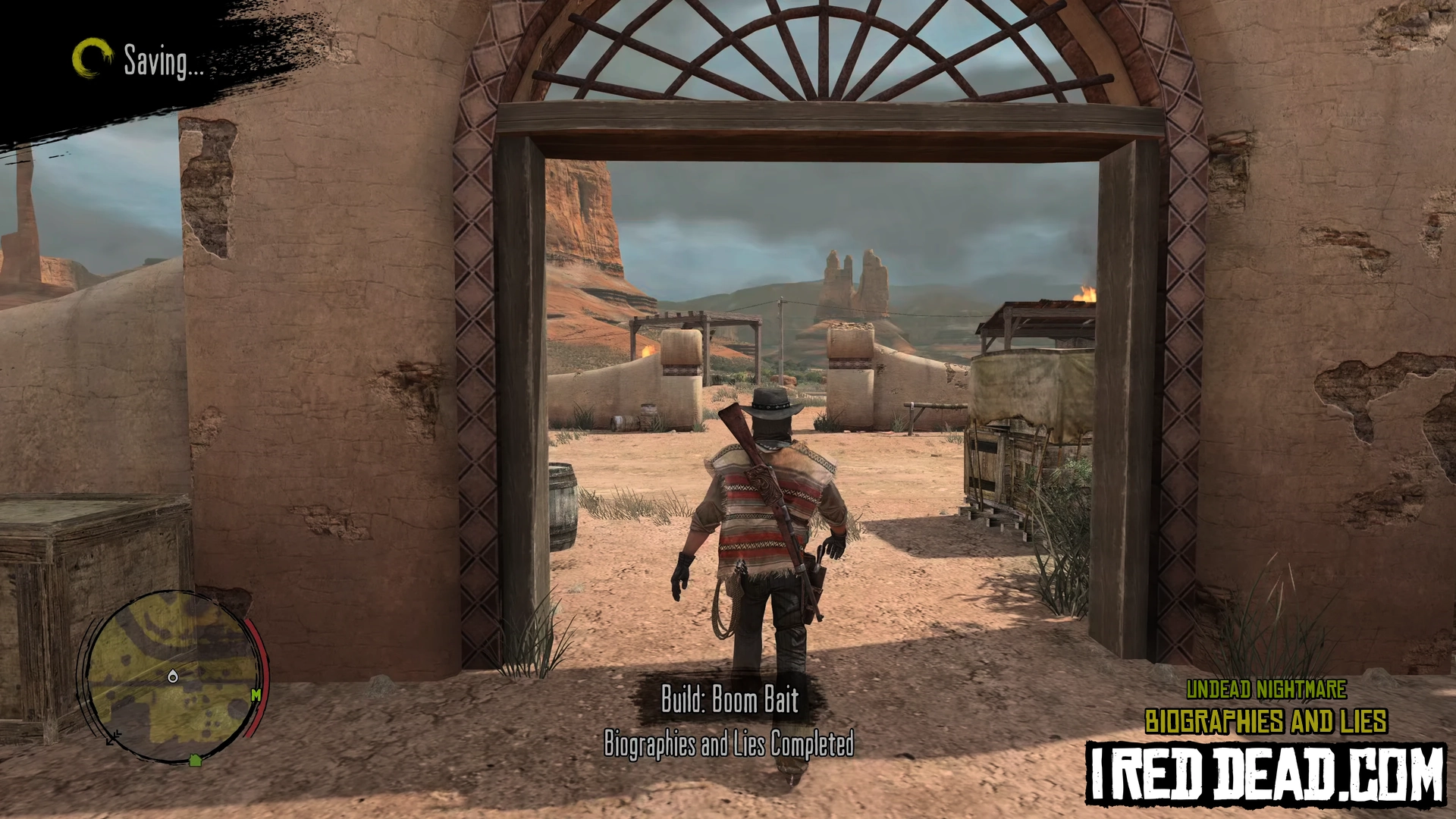
Task: Click the white player marker on minimap
Action: (173, 676)
